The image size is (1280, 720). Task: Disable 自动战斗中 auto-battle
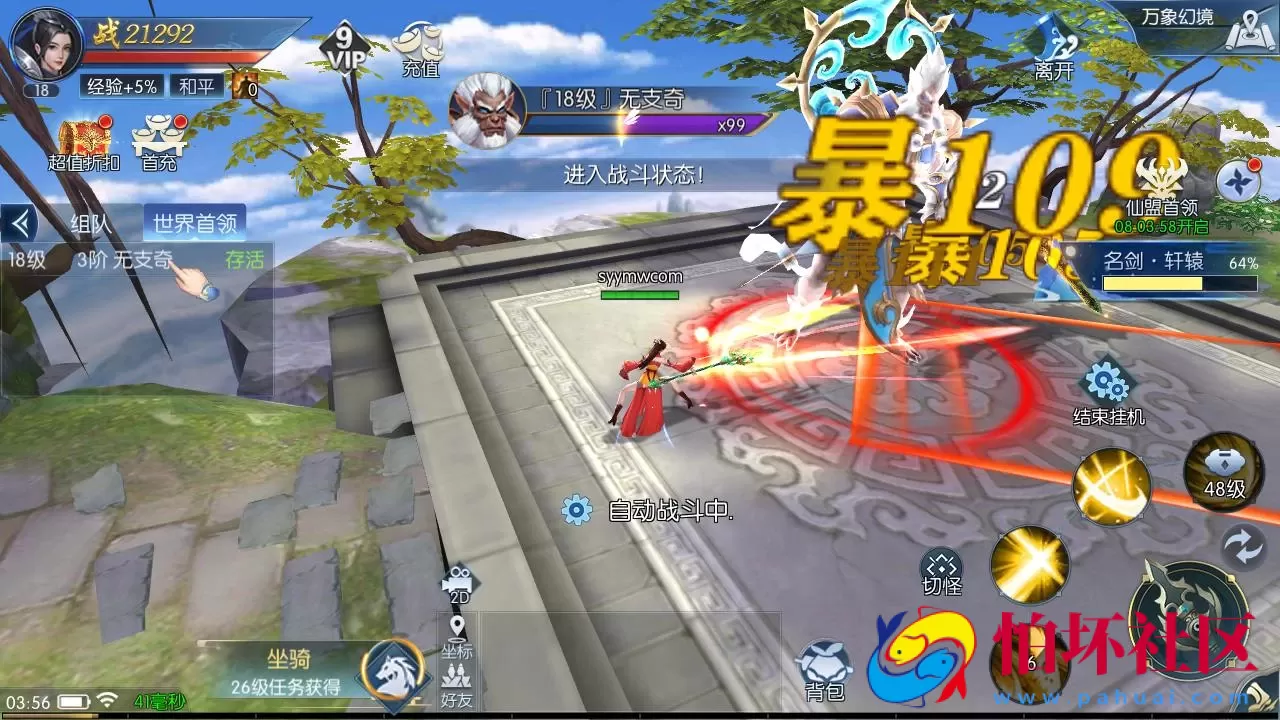(x=576, y=510)
